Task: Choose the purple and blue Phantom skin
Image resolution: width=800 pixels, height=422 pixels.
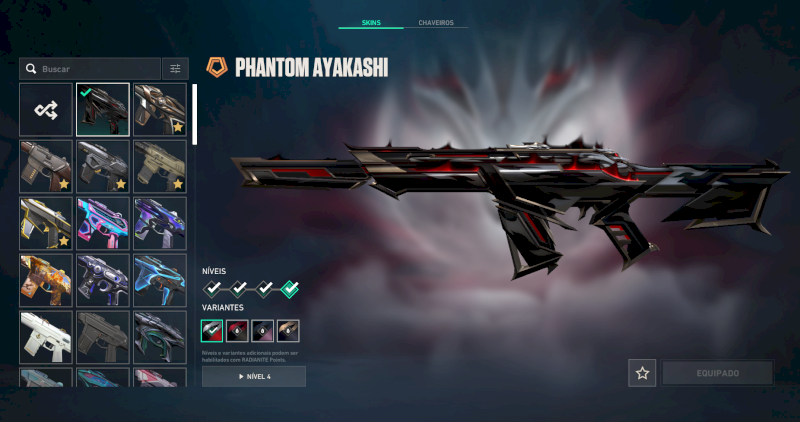Action: pyautogui.click(x=160, y=224)
